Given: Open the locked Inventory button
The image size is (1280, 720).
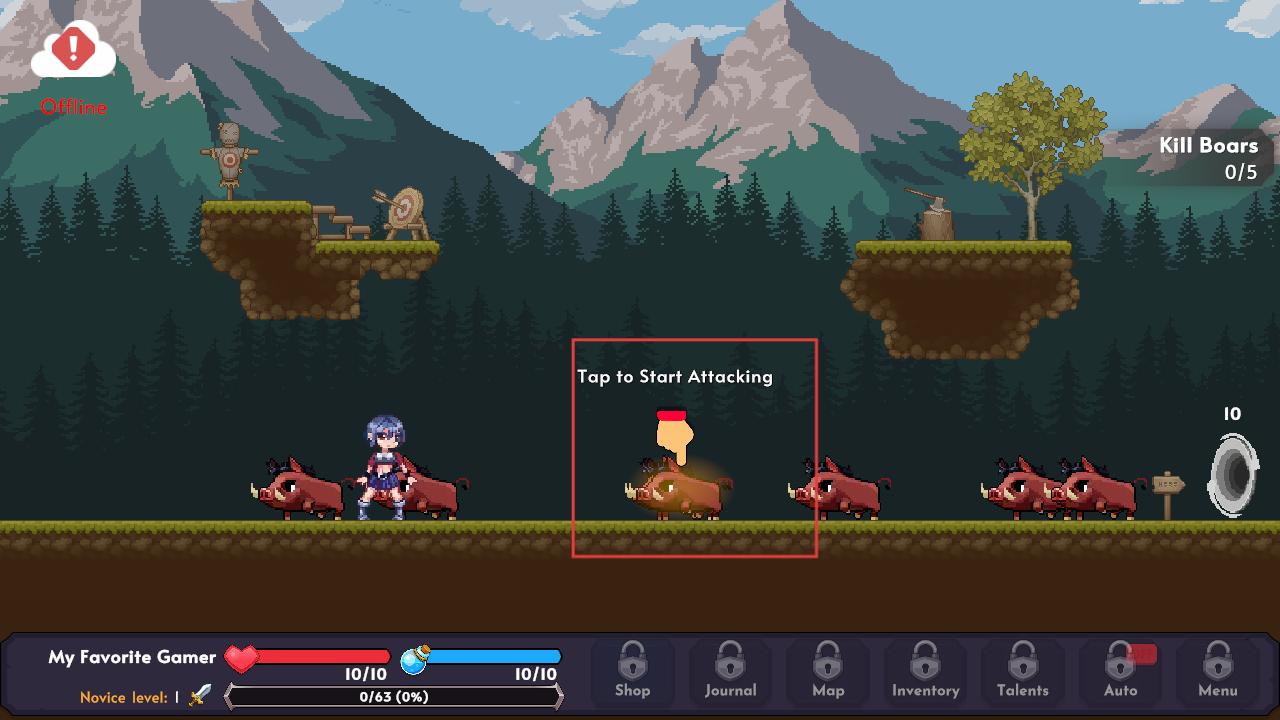Looking at the screenshot, I should (x=925, y=670).
